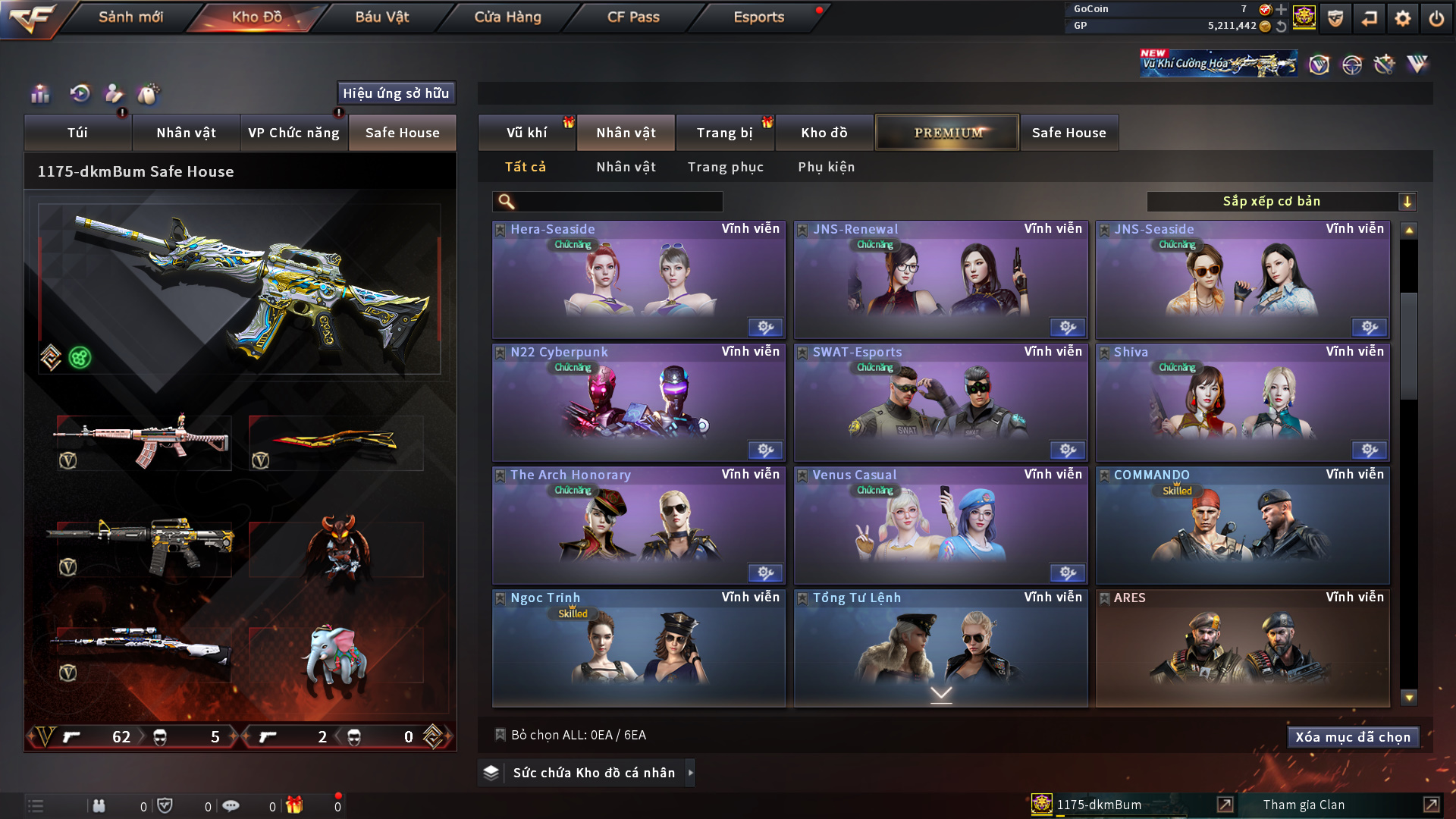Image resolution: width=1456 pixels, height=819 pixels.
Task: Open the PREMIUM tab
Action: pyautogui.click(x=947, y=133)
